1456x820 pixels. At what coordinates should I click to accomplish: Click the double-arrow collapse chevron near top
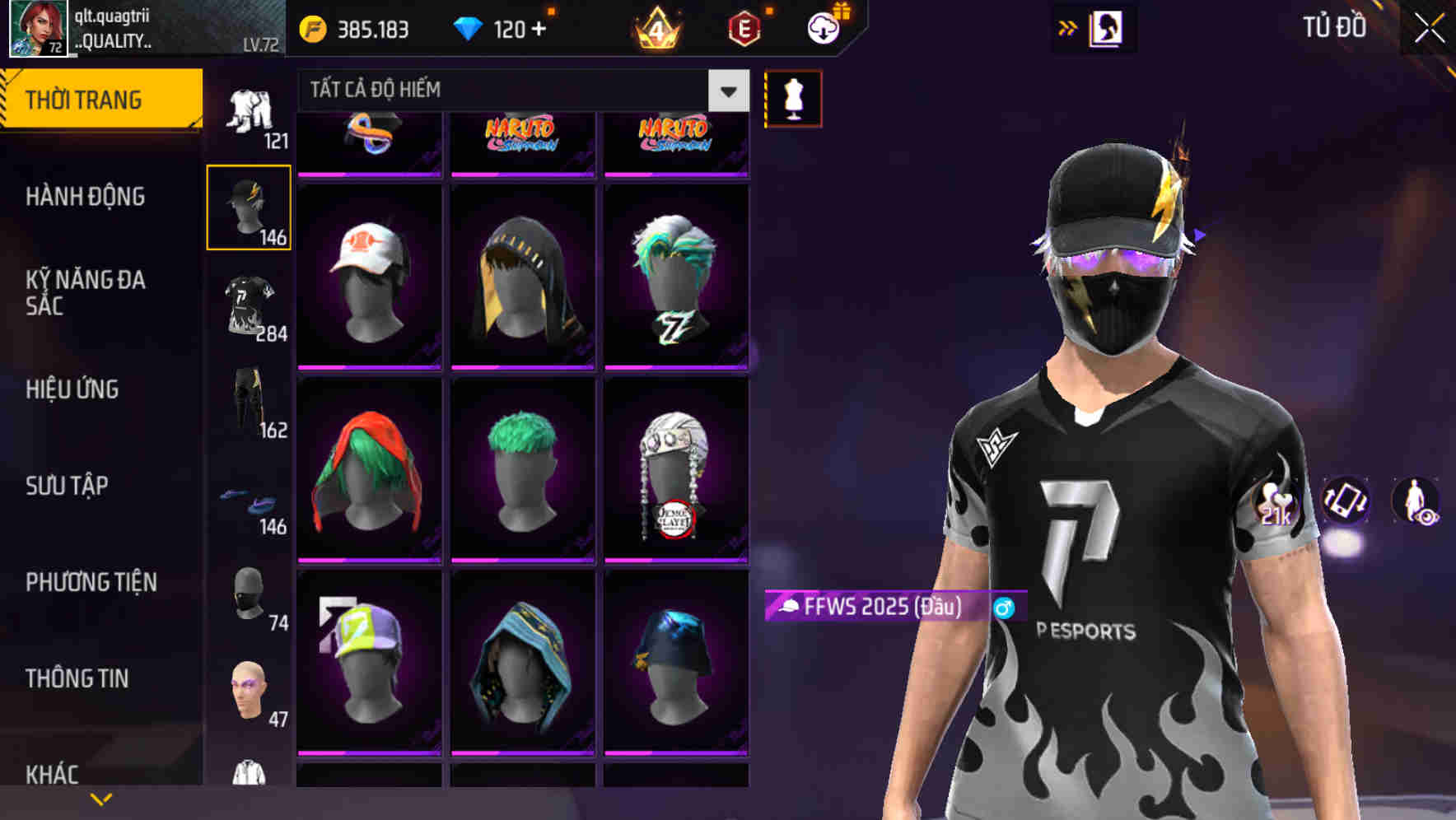[x=1066, y=27]
